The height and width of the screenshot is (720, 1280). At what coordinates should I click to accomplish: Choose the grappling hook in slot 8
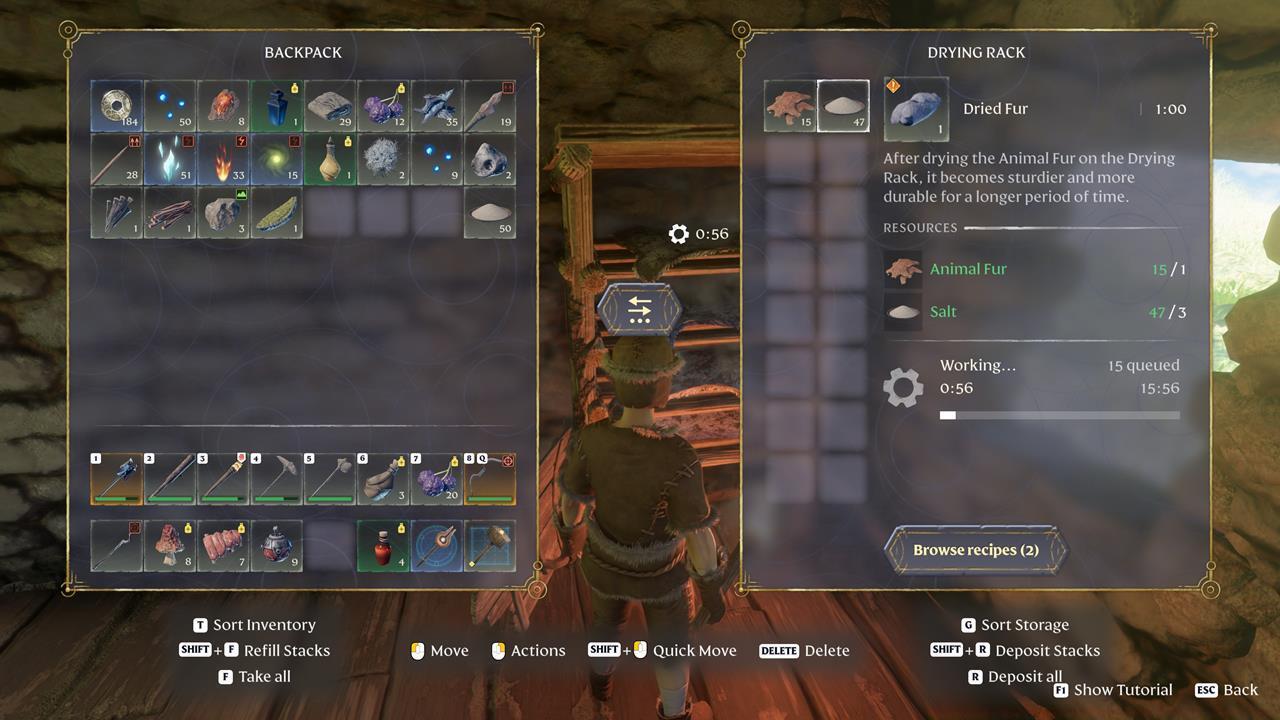490,479
